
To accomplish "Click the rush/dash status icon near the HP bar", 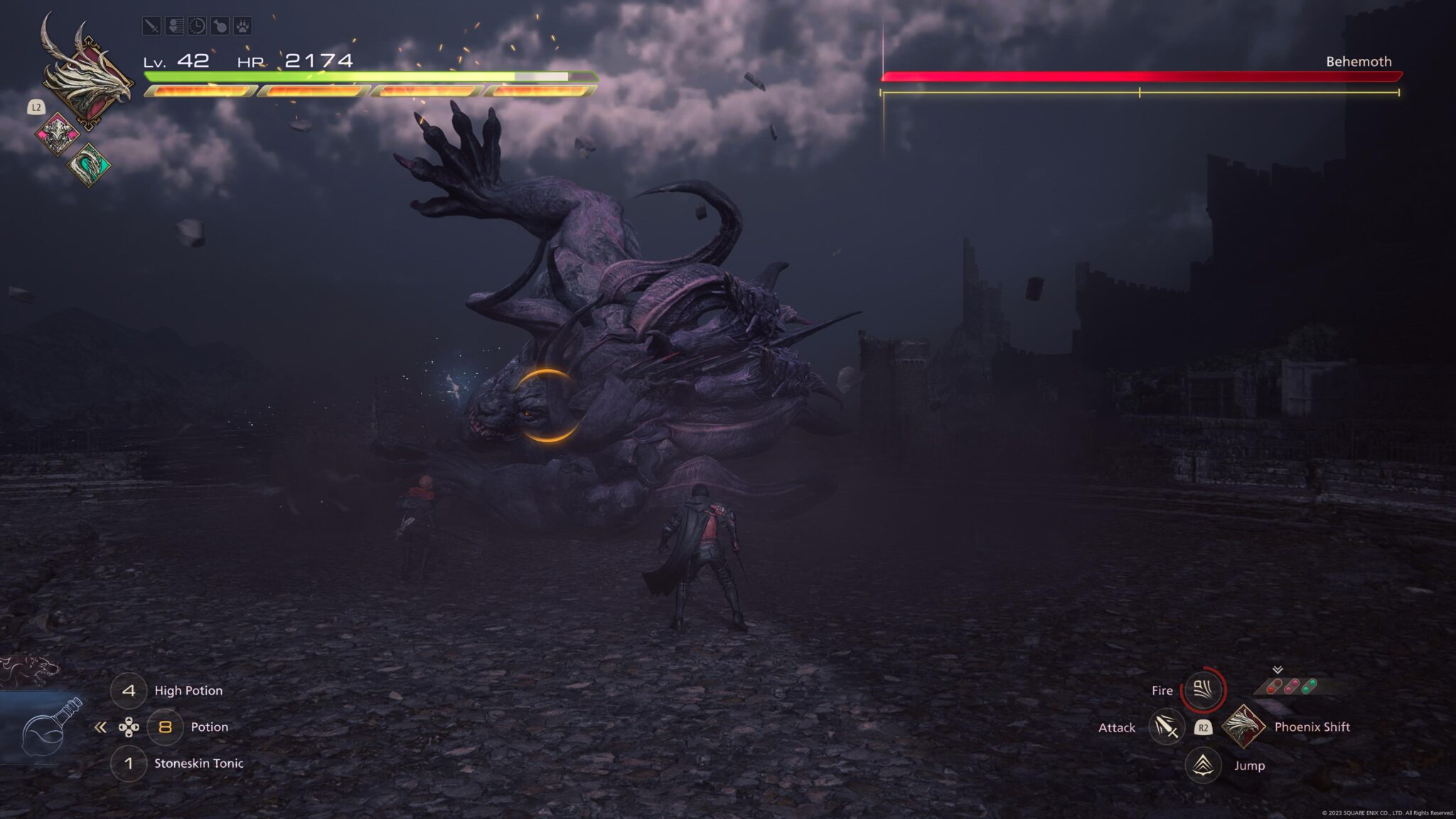I will pyautogui.click(x=176, y=26).
